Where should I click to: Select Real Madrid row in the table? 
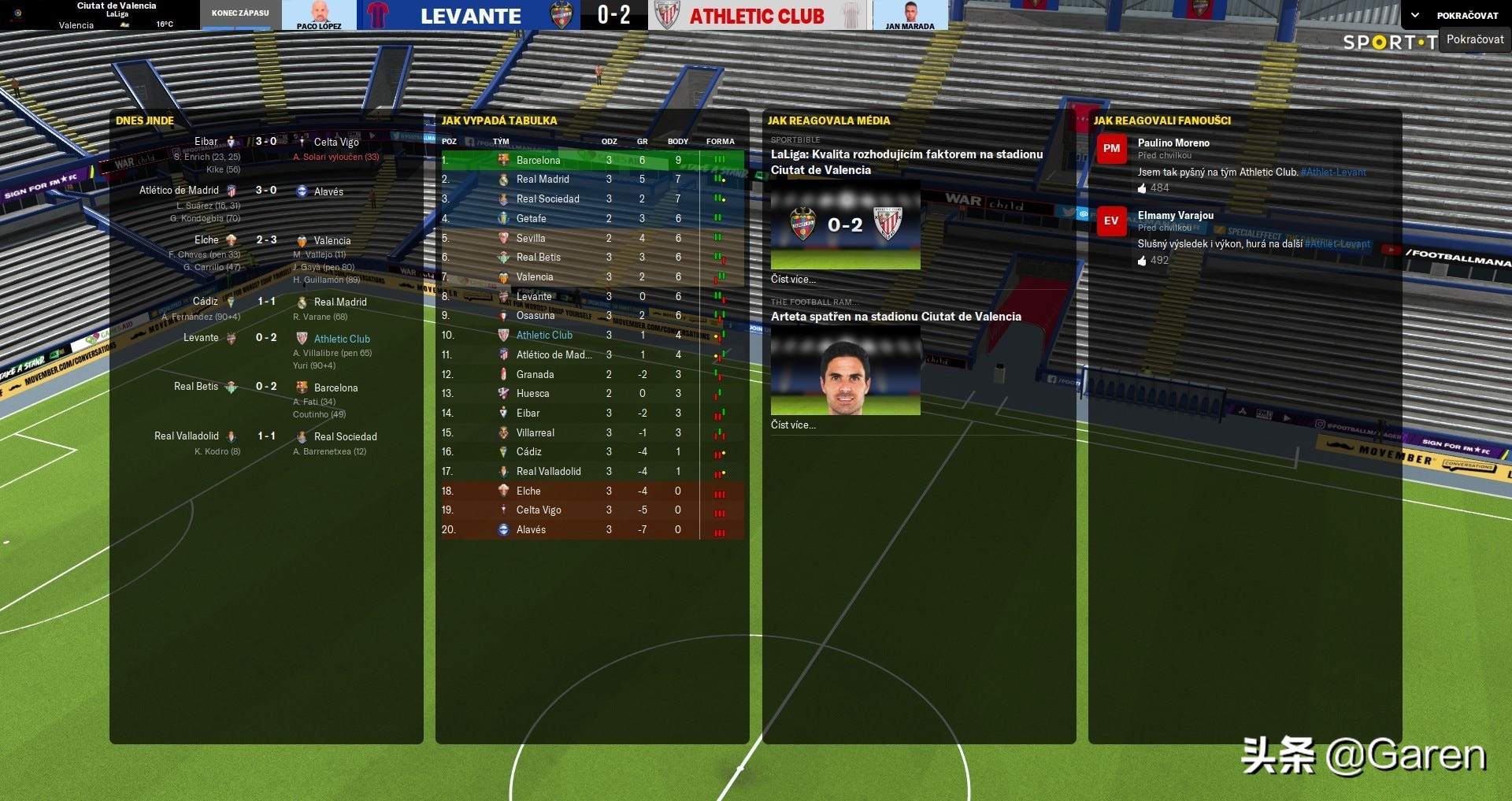(x=542, y=180)
